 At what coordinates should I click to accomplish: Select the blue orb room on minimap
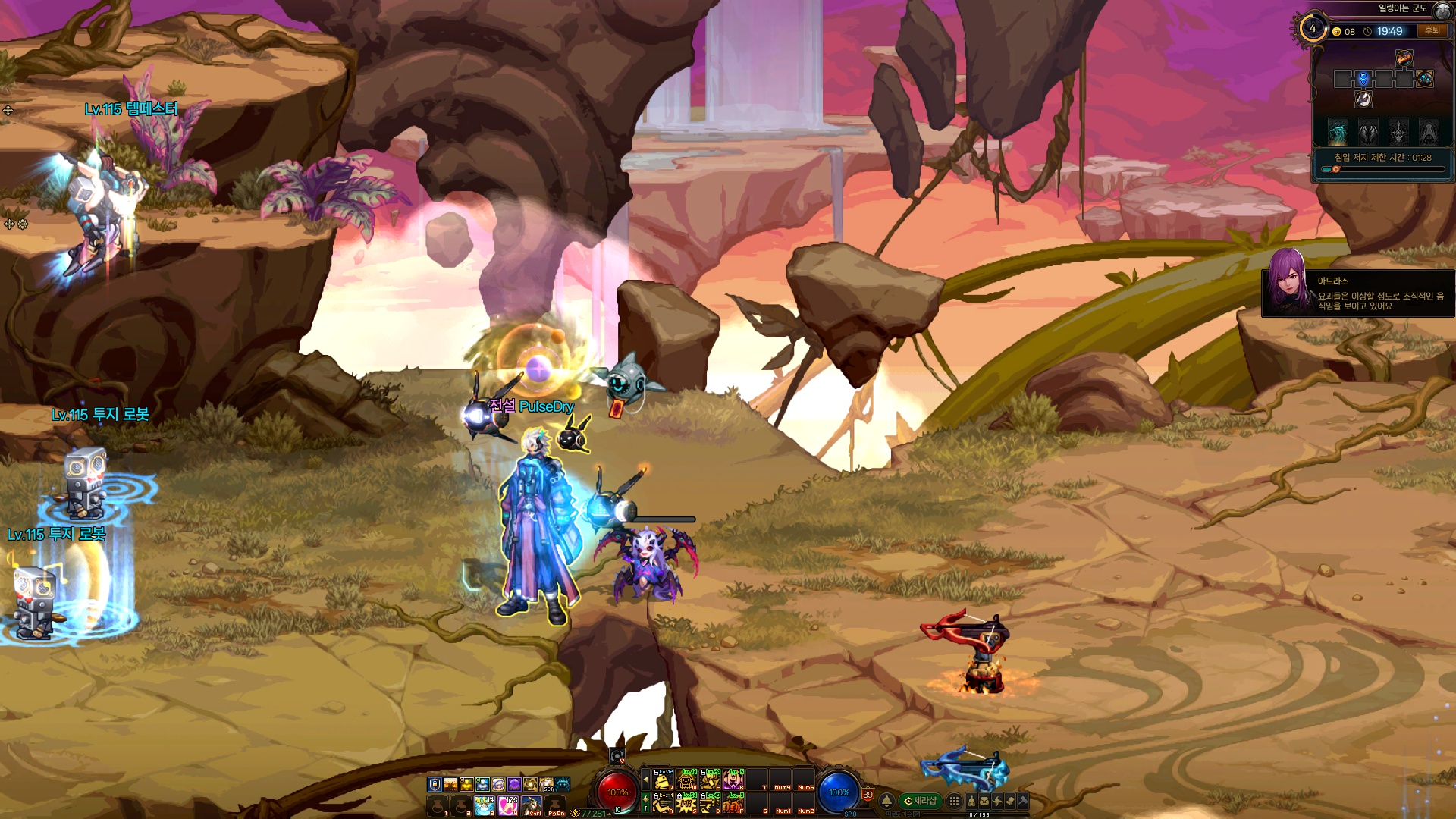1424,79
